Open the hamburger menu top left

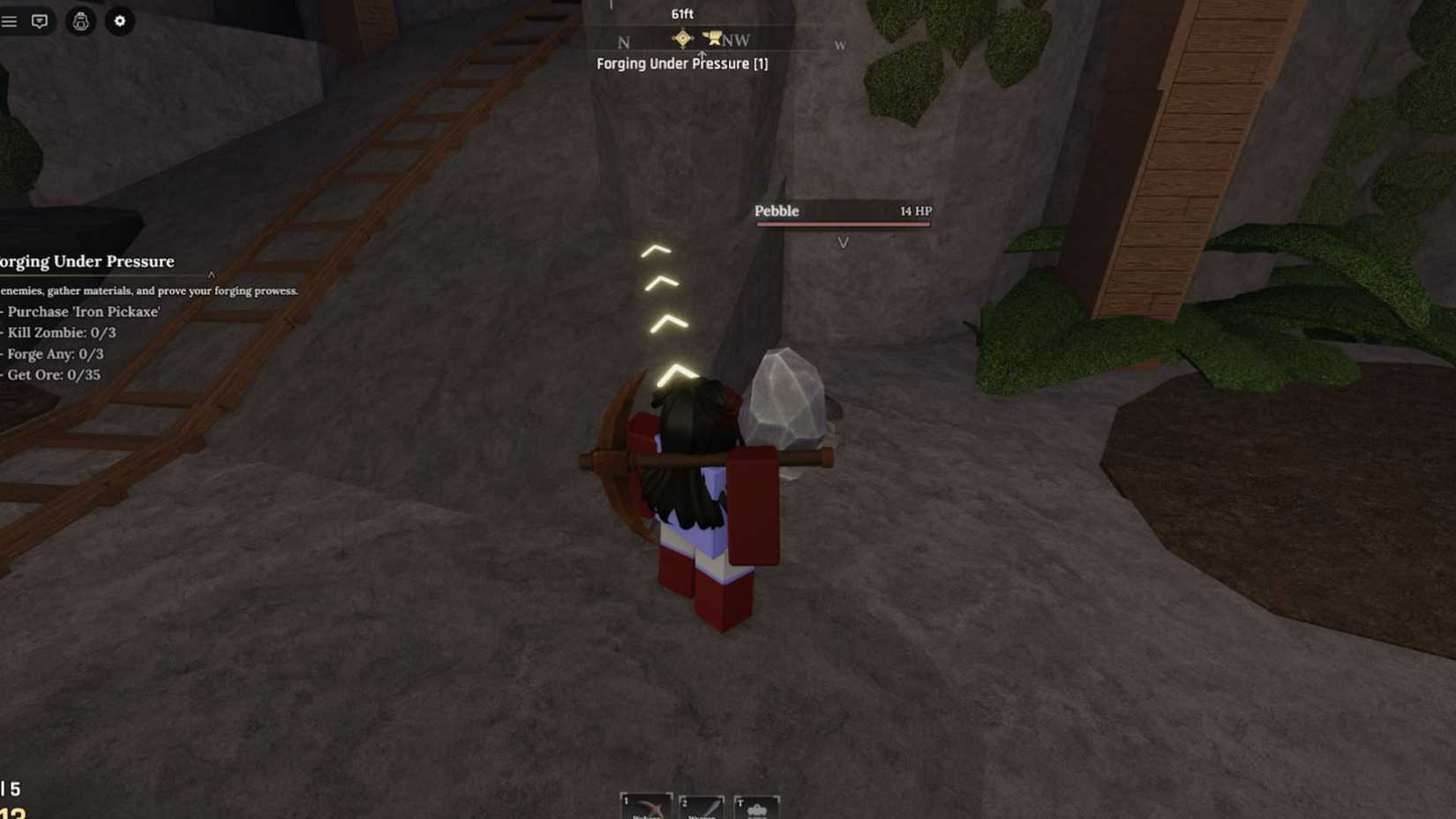pos(11,21)
